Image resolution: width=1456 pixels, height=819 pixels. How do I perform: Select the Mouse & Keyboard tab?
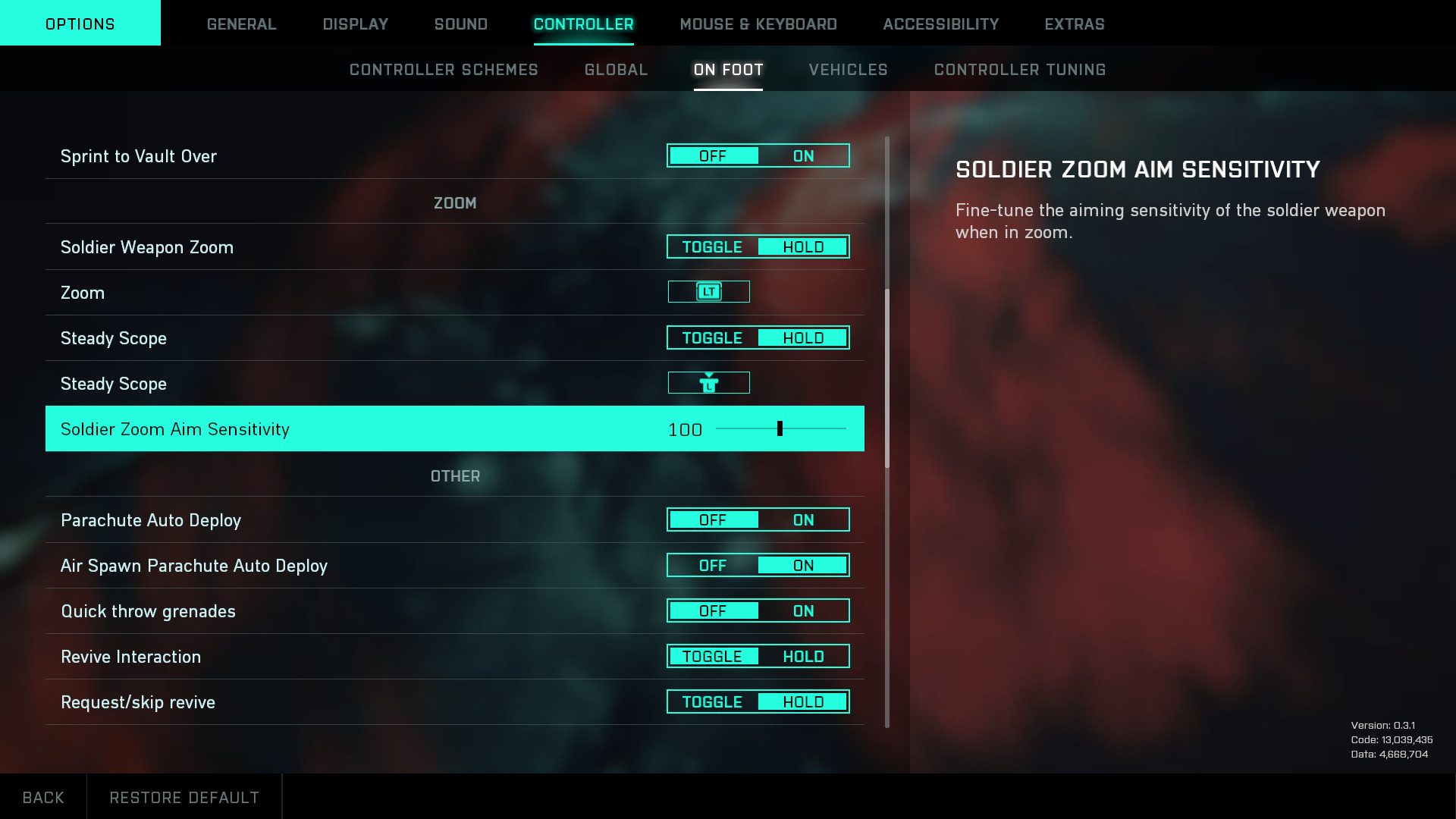coord(758,24)
